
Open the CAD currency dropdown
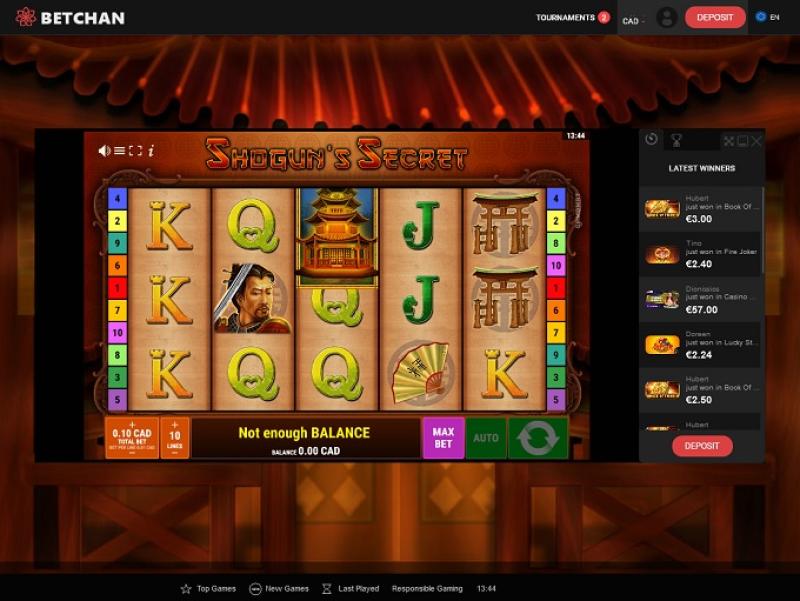tap(633, 20)
